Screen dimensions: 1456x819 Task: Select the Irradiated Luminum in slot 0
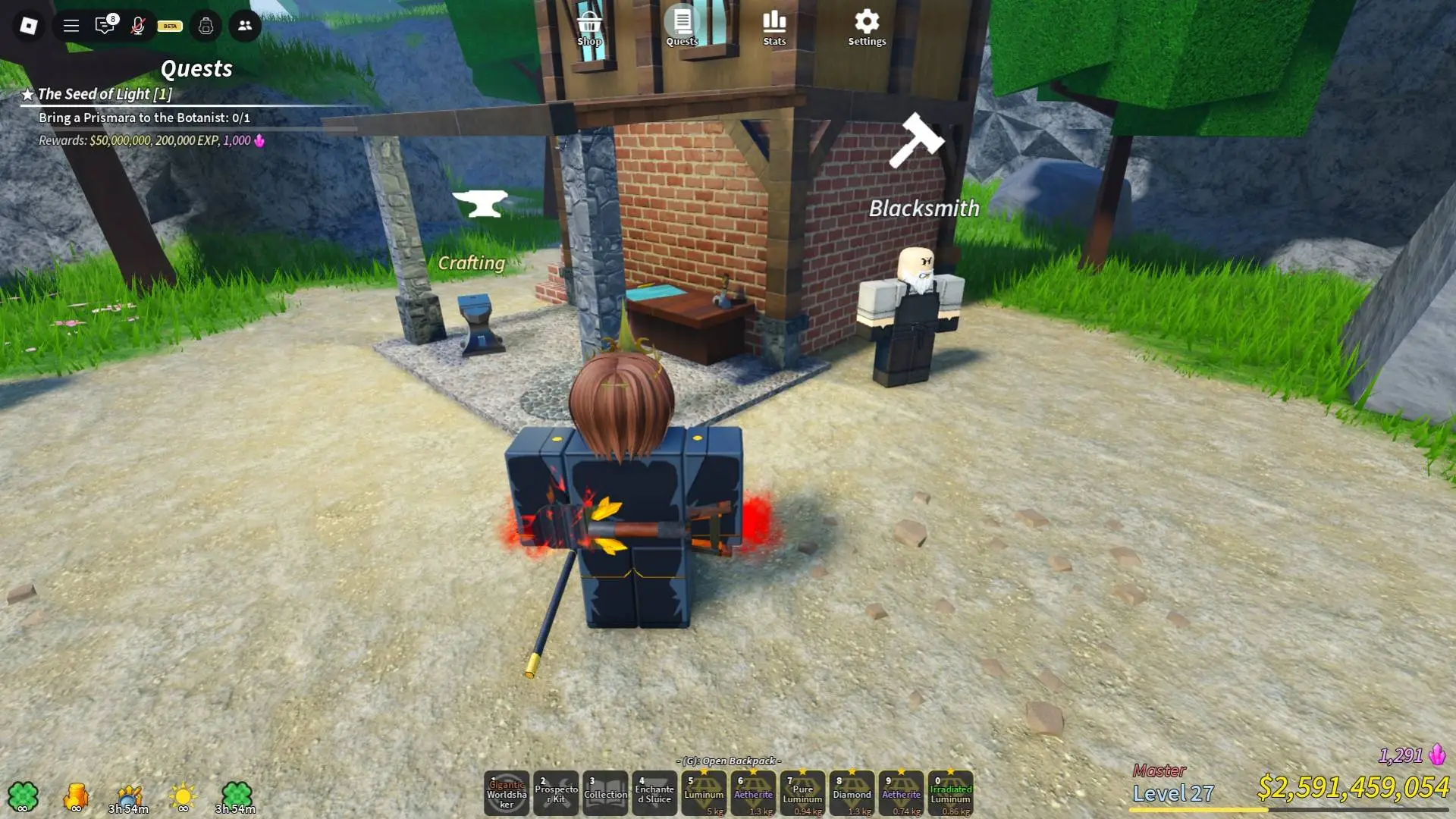[x=950, y=793]
